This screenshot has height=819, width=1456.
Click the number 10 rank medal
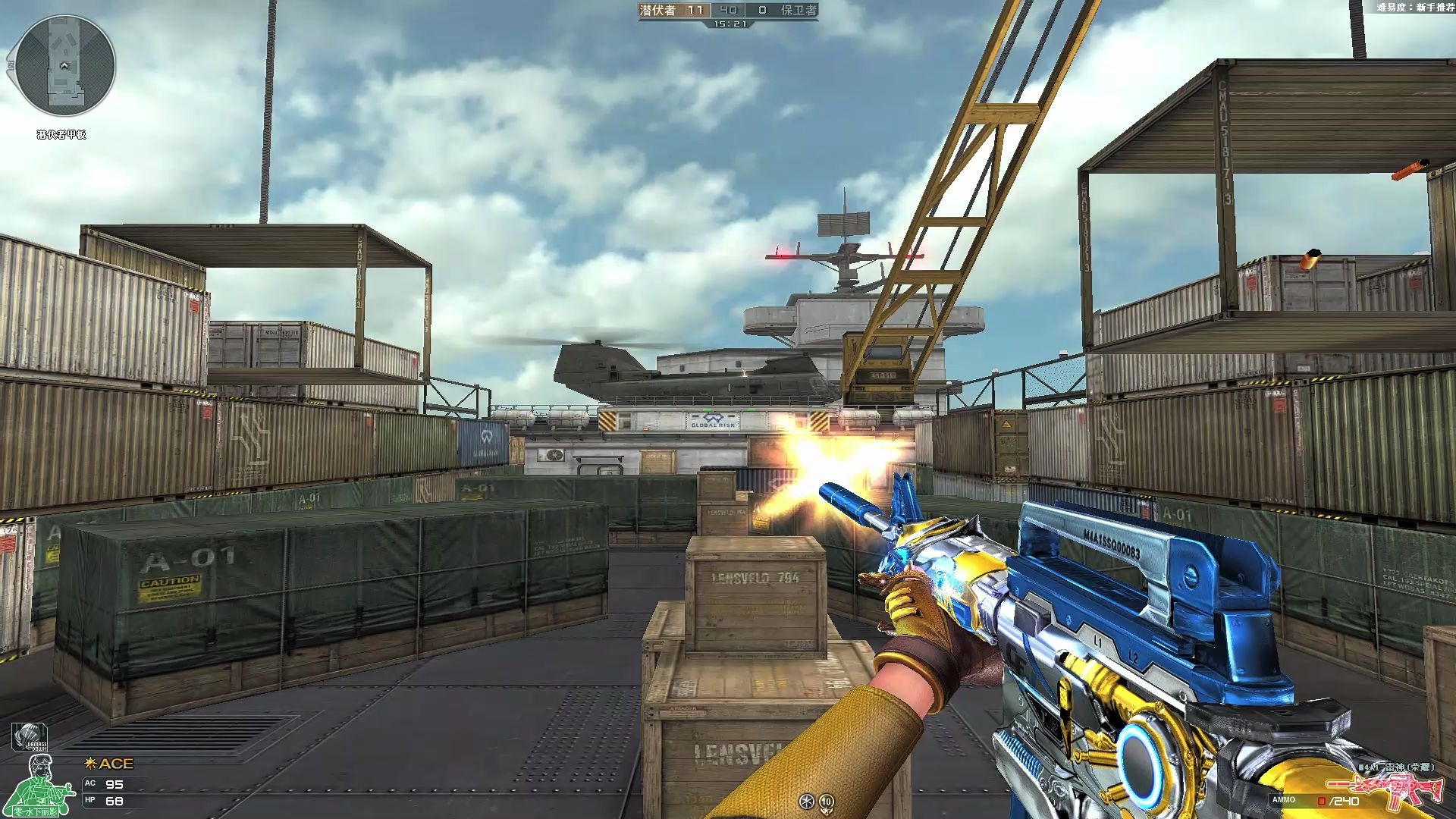tap(827, 801)
